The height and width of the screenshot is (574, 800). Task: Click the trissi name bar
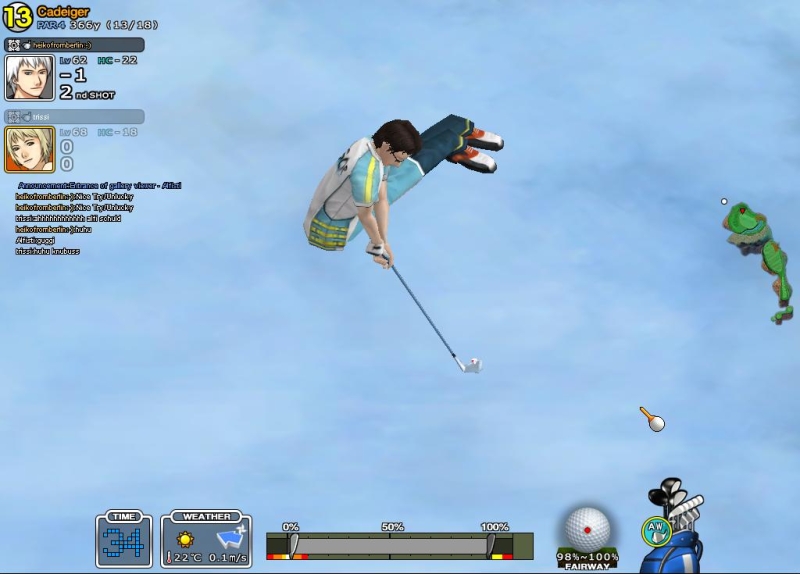75,117
